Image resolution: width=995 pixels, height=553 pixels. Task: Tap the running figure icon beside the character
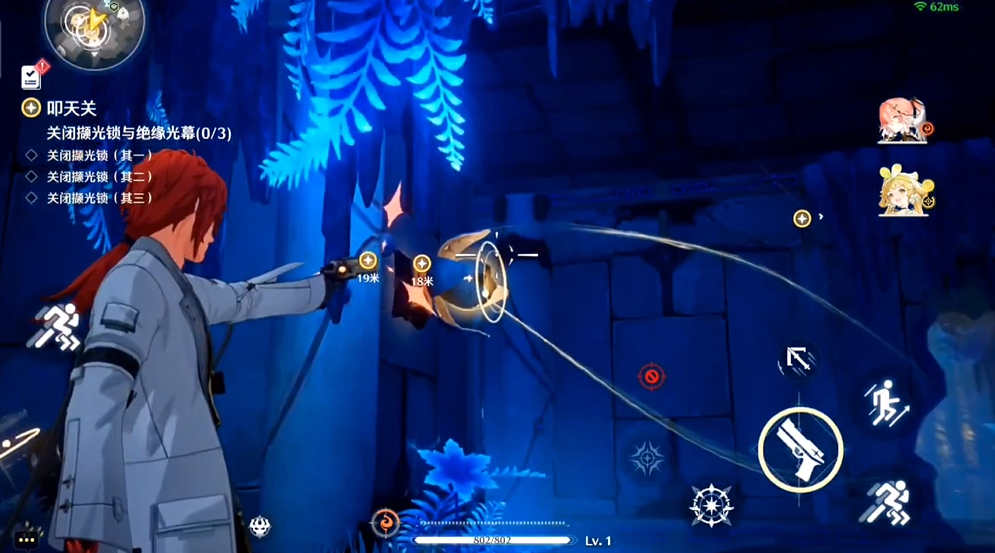(x=56, y=326)
